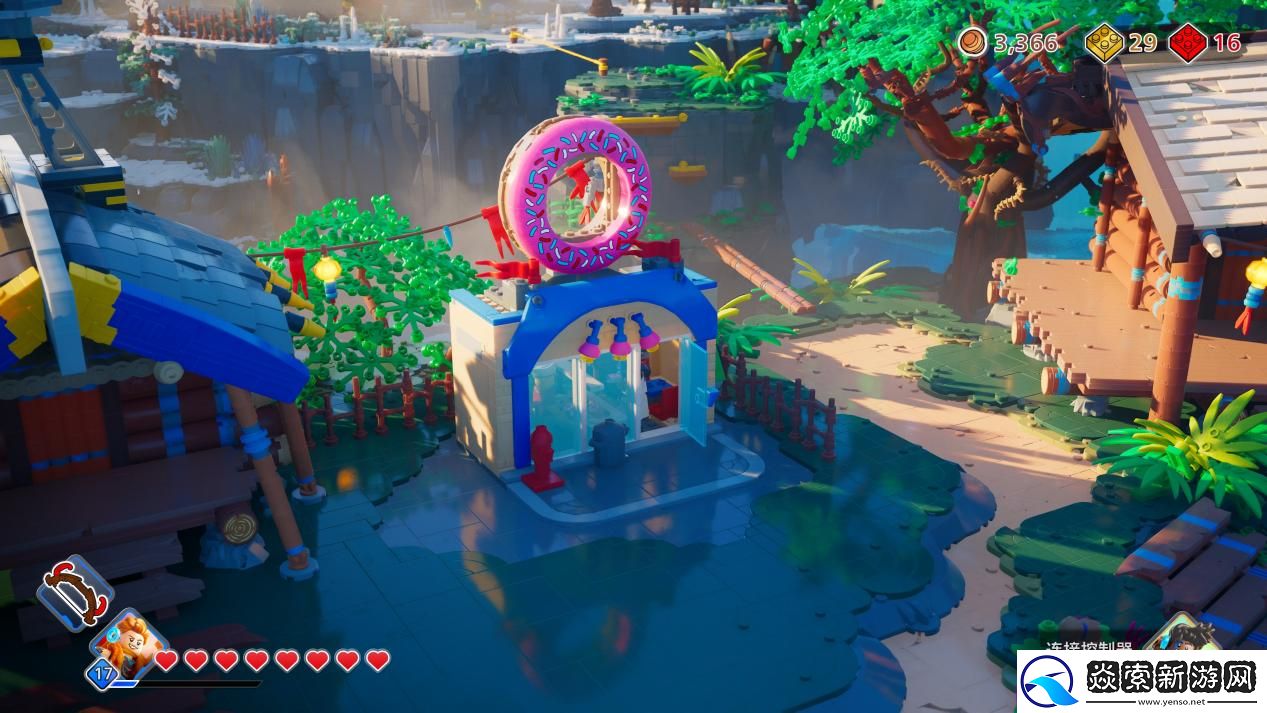Select the second player's portrait
1267x713 pixels.
(1183, 634)
